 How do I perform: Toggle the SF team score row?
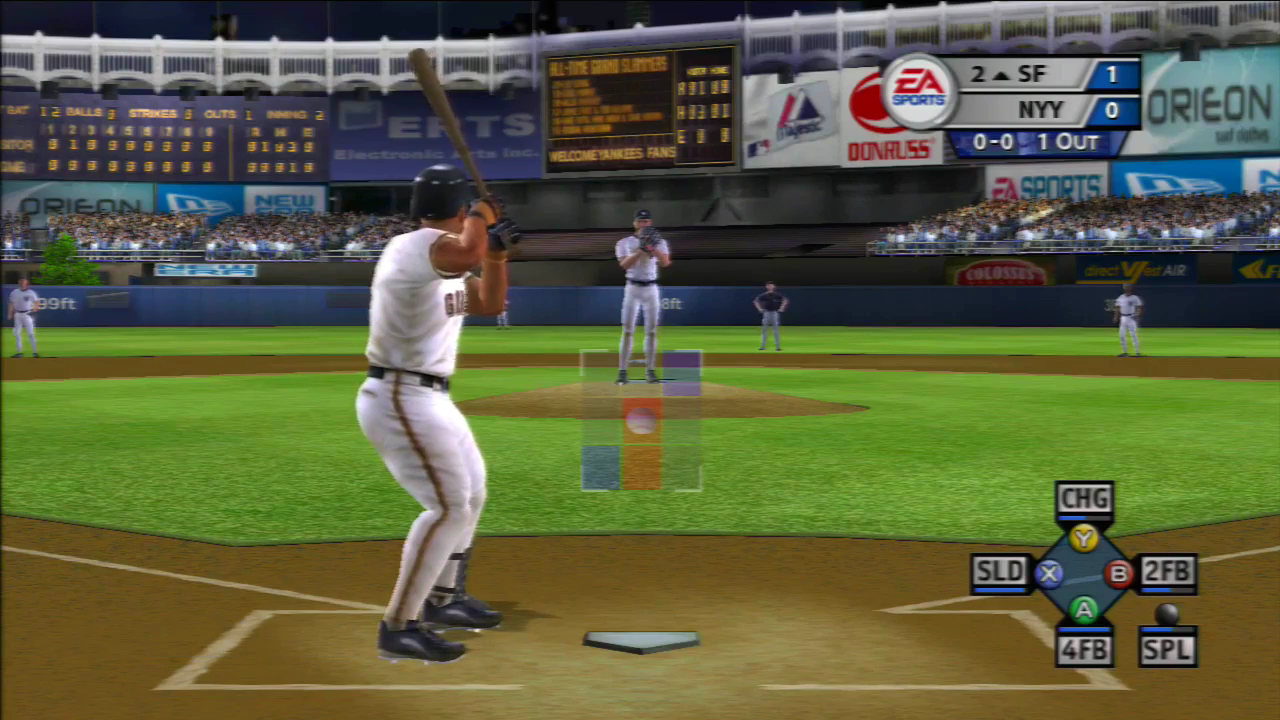click(1040, 74)
